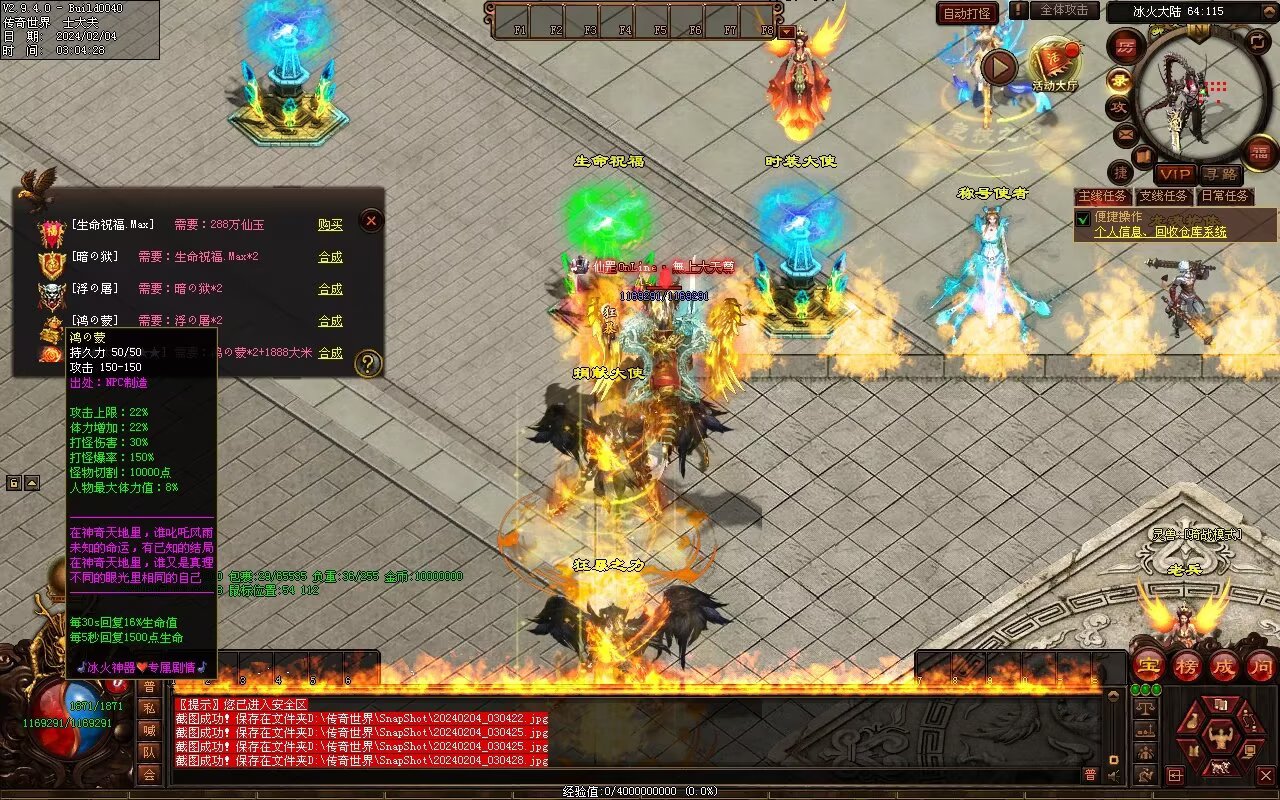Click the 寻路 pathfinding button
The height and width of the screenshot is (800, 1280).
click(x=1219, y=175)
